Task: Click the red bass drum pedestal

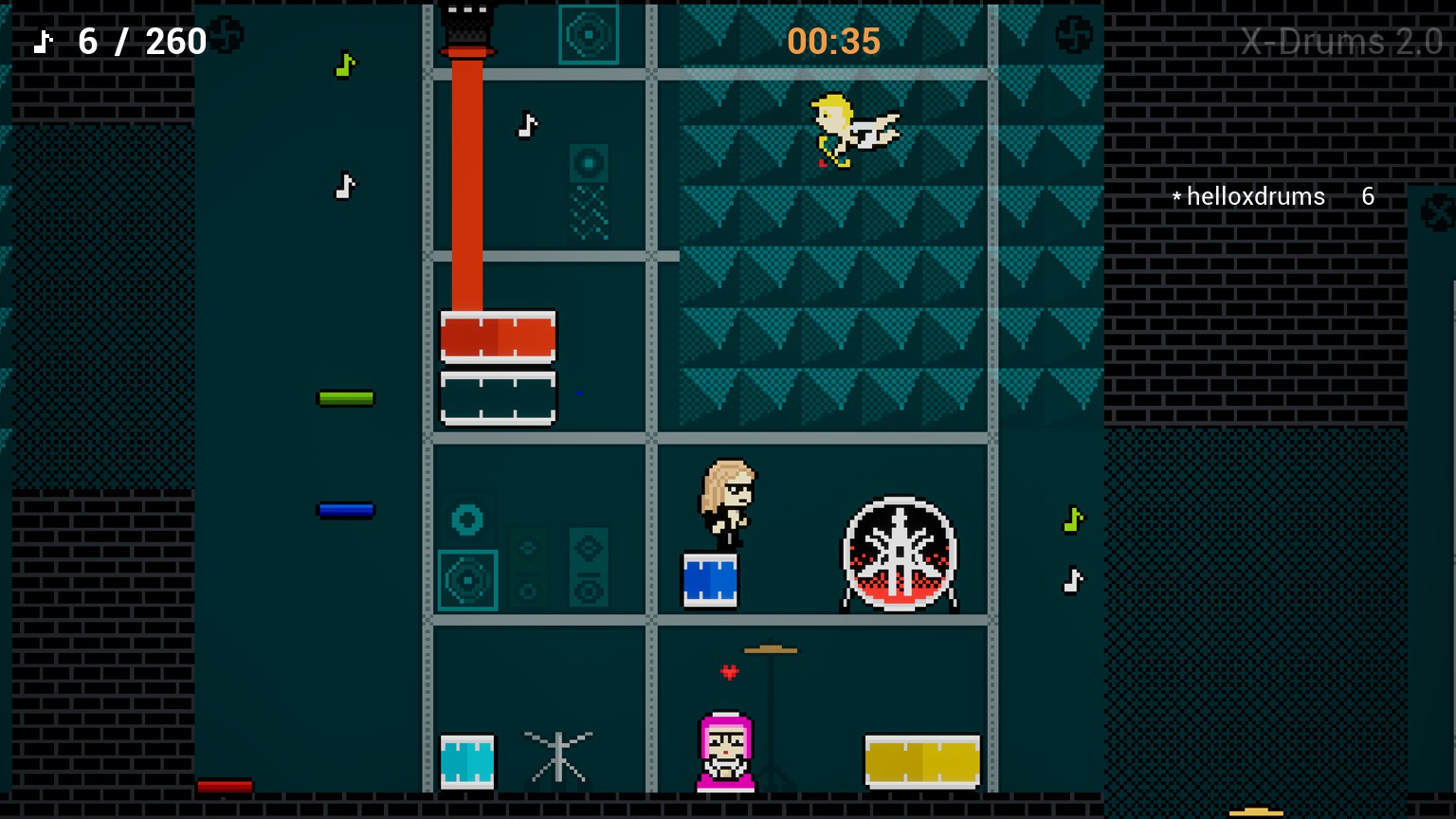Action: [x=498, y=337]
